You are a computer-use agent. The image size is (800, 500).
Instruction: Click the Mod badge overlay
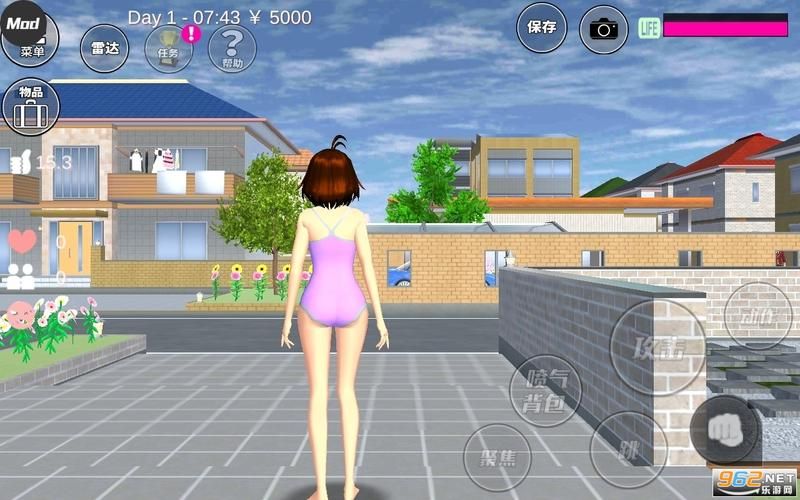(24, 22)
